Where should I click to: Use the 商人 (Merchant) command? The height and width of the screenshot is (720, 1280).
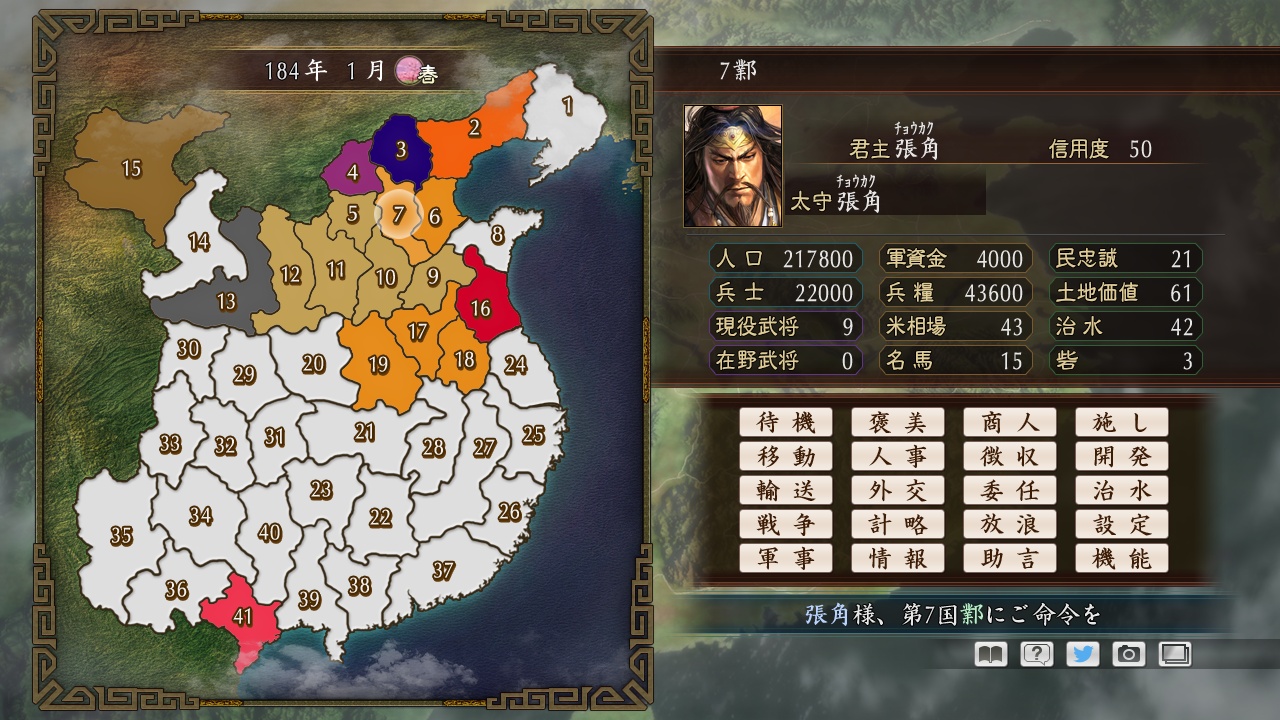[1010, 422]
